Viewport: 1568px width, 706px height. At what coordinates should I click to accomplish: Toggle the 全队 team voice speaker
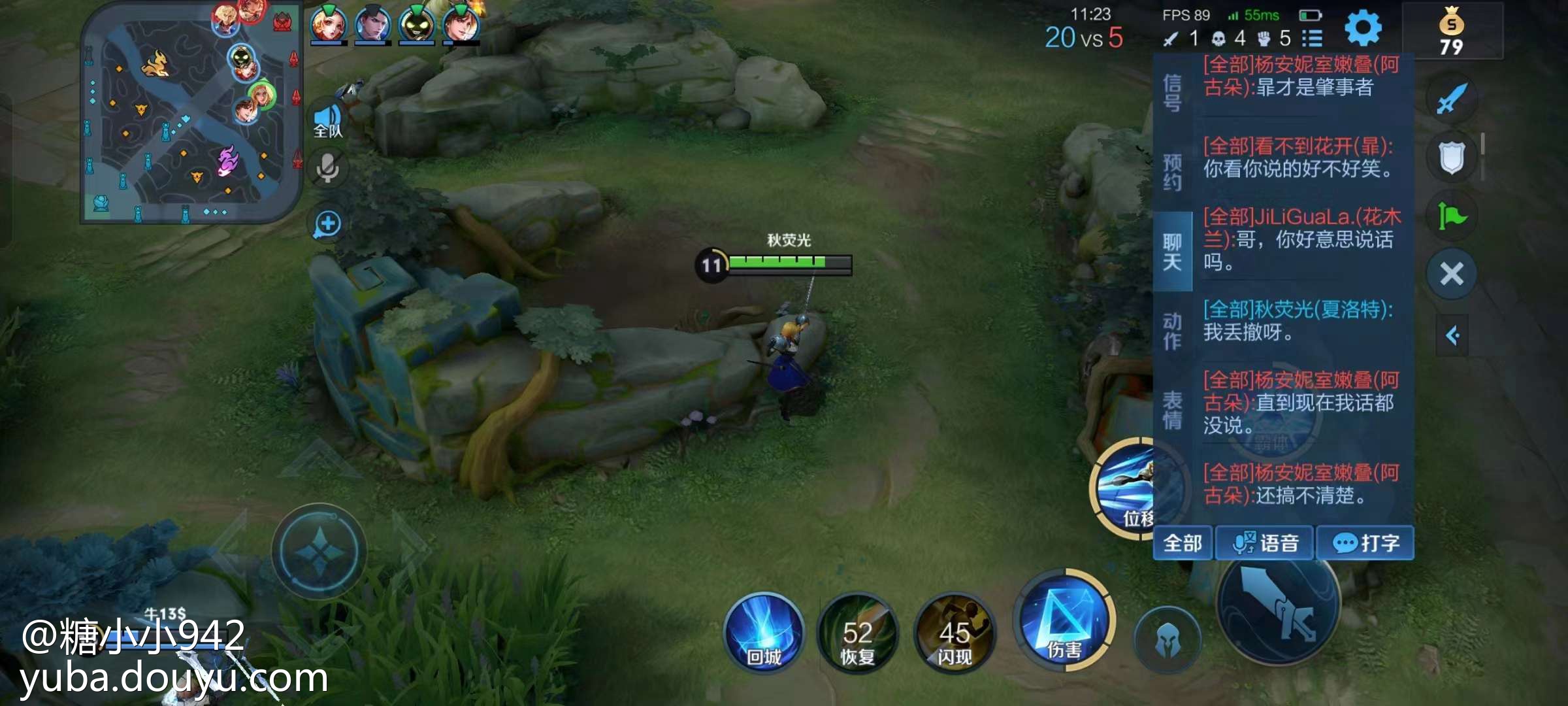pyautogui.click(x=328, y=120)
